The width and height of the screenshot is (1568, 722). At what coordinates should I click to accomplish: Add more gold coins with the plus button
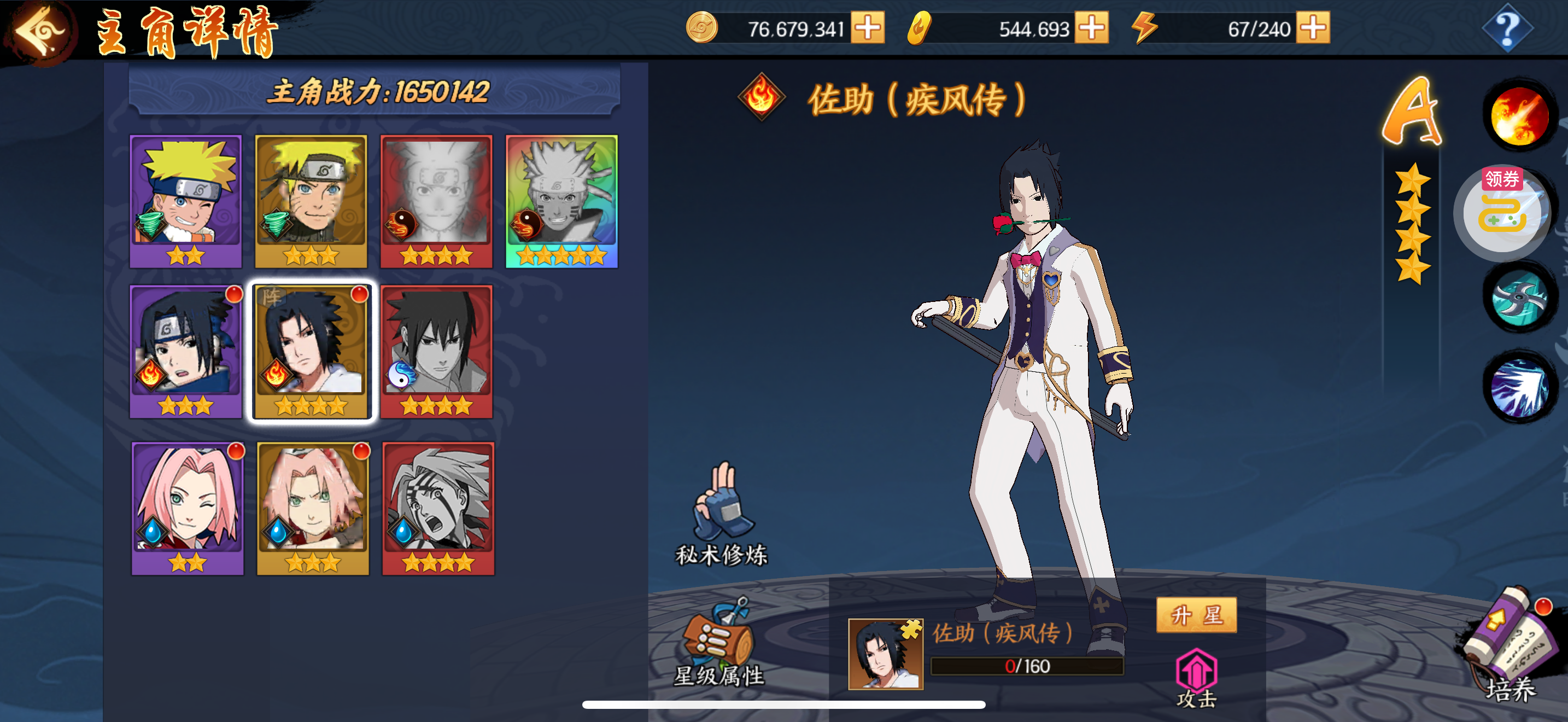(868, 28)
